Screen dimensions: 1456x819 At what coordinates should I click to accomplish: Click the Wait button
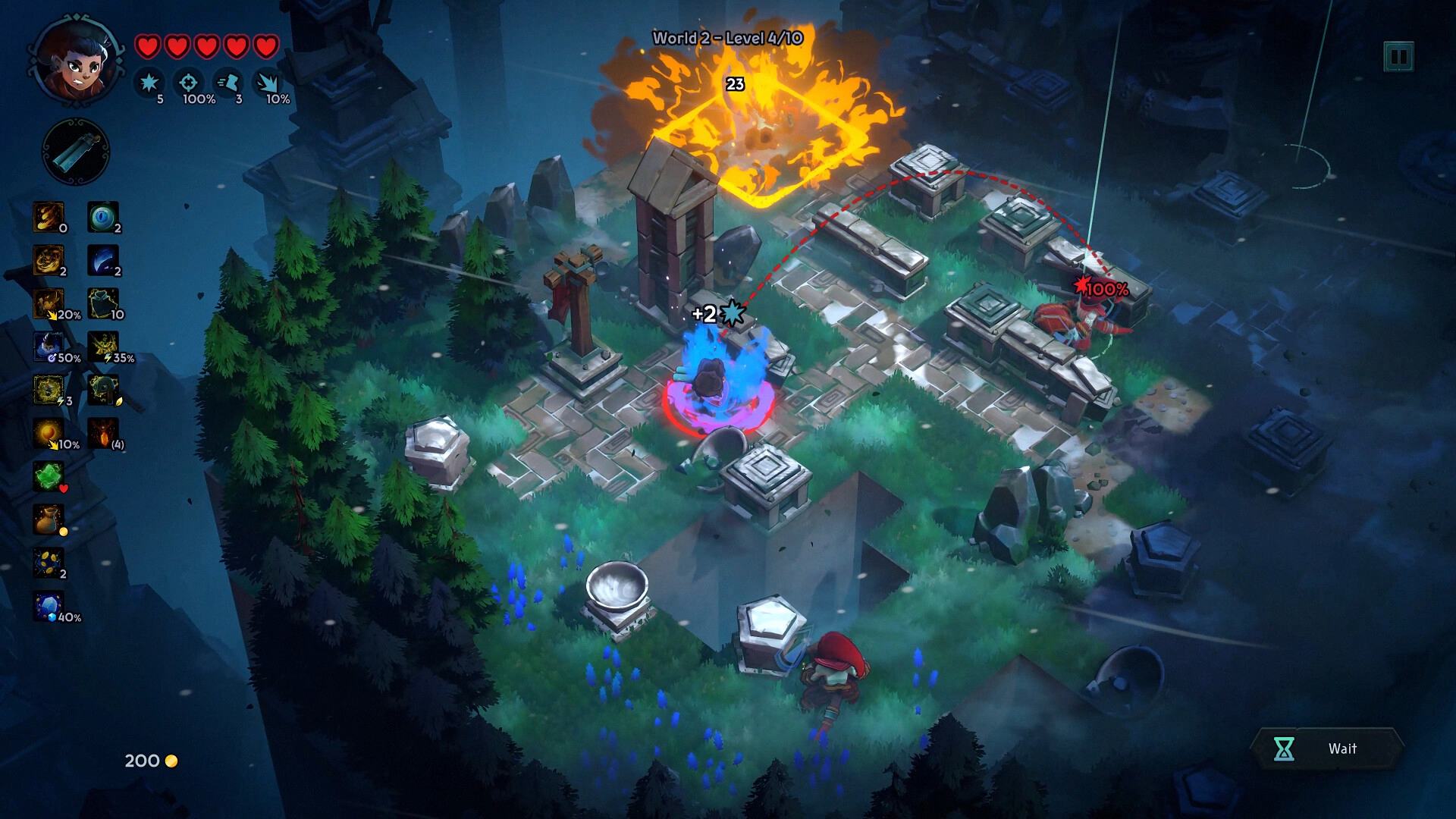tap(1327, 748)
